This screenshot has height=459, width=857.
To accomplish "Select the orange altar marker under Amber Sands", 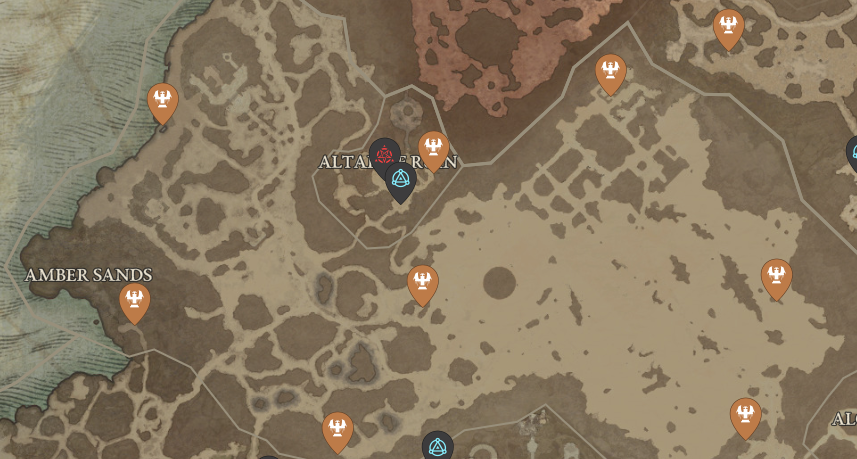I will 134,300.
